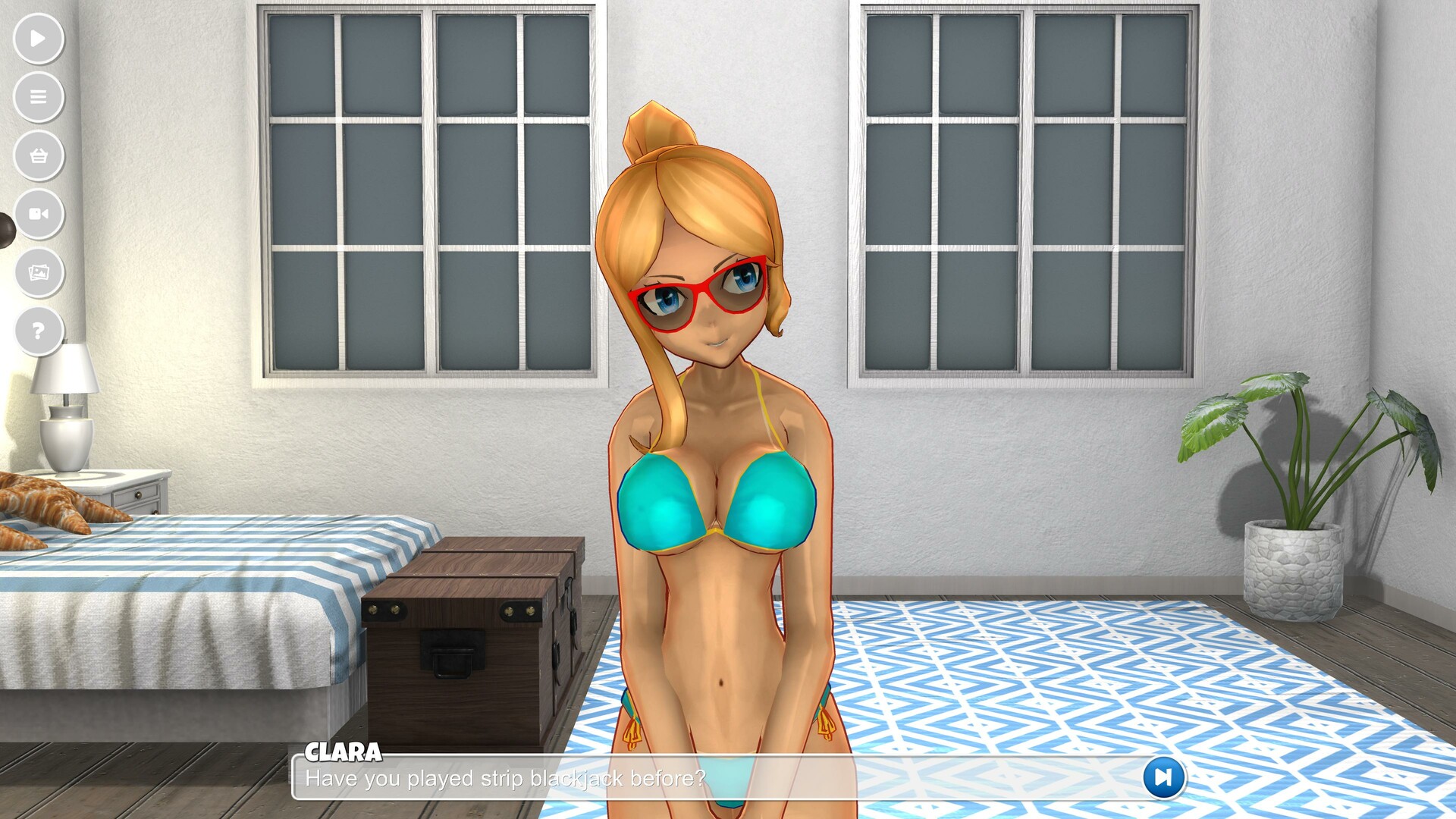This screenshot has width=1456, height=819.
Task: Open the shop using the basket icon
Action: pyautogui.click(x=39, y=155)
